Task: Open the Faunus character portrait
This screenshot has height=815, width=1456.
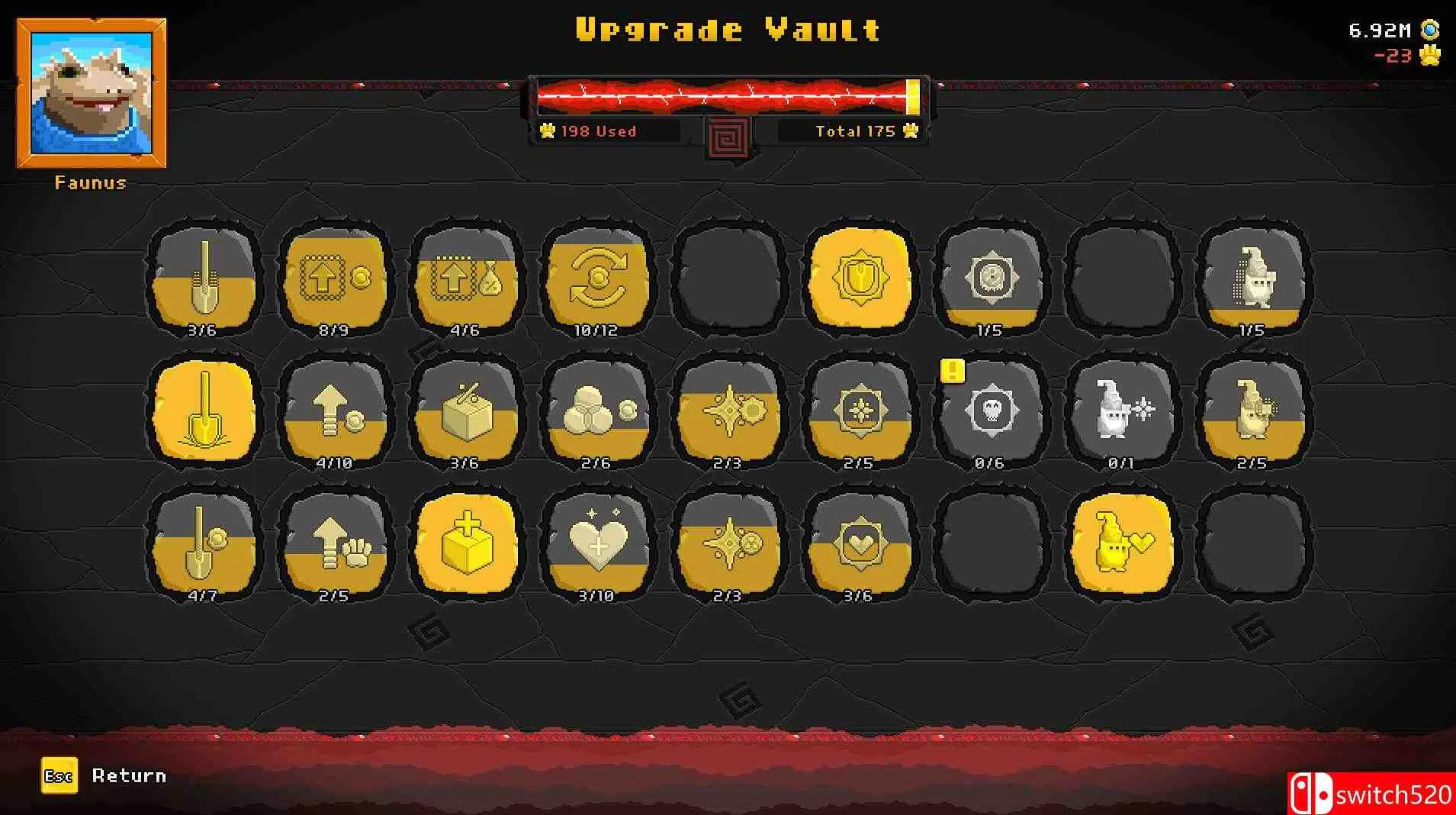Action: 90,92
